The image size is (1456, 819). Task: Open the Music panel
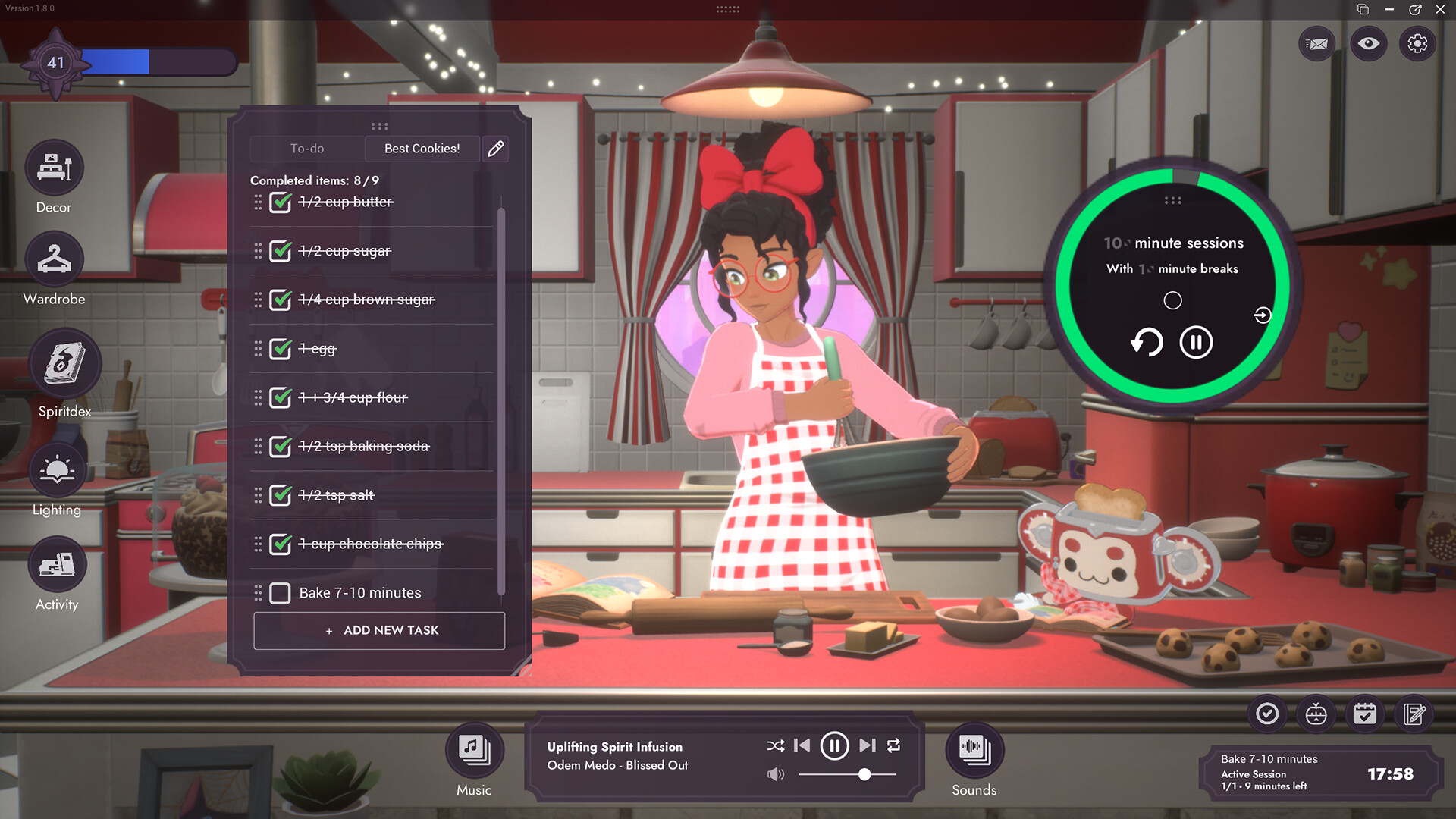click(474, 750)
